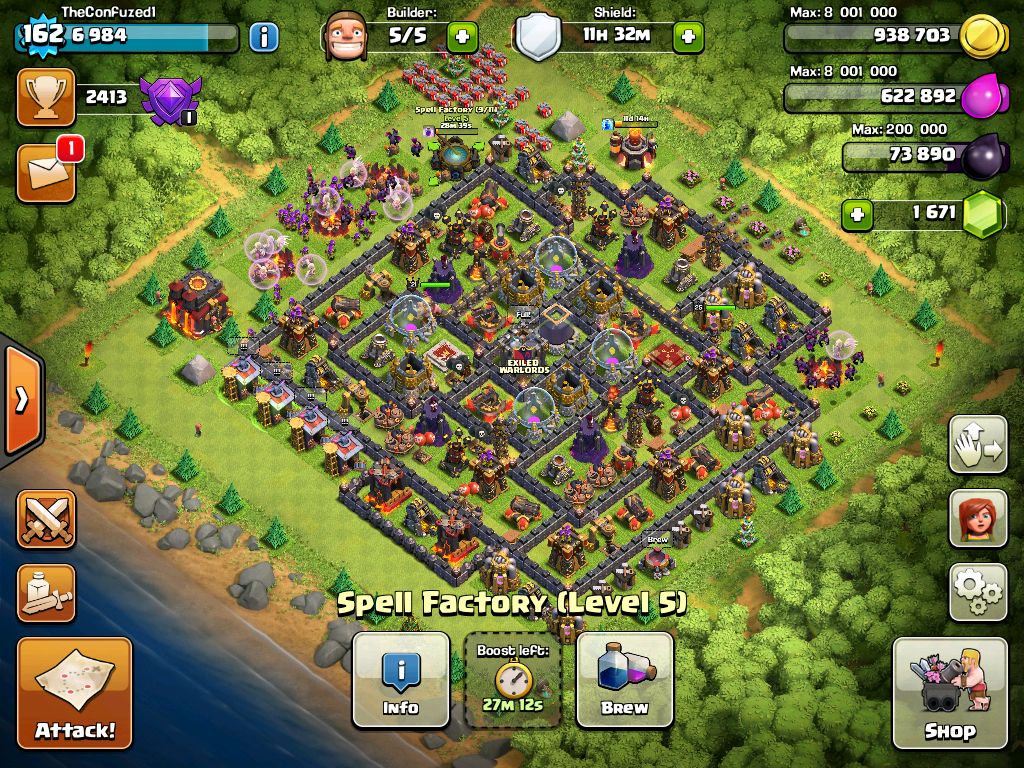
Task: Add shield time with plus button
Action: (687, 38)
